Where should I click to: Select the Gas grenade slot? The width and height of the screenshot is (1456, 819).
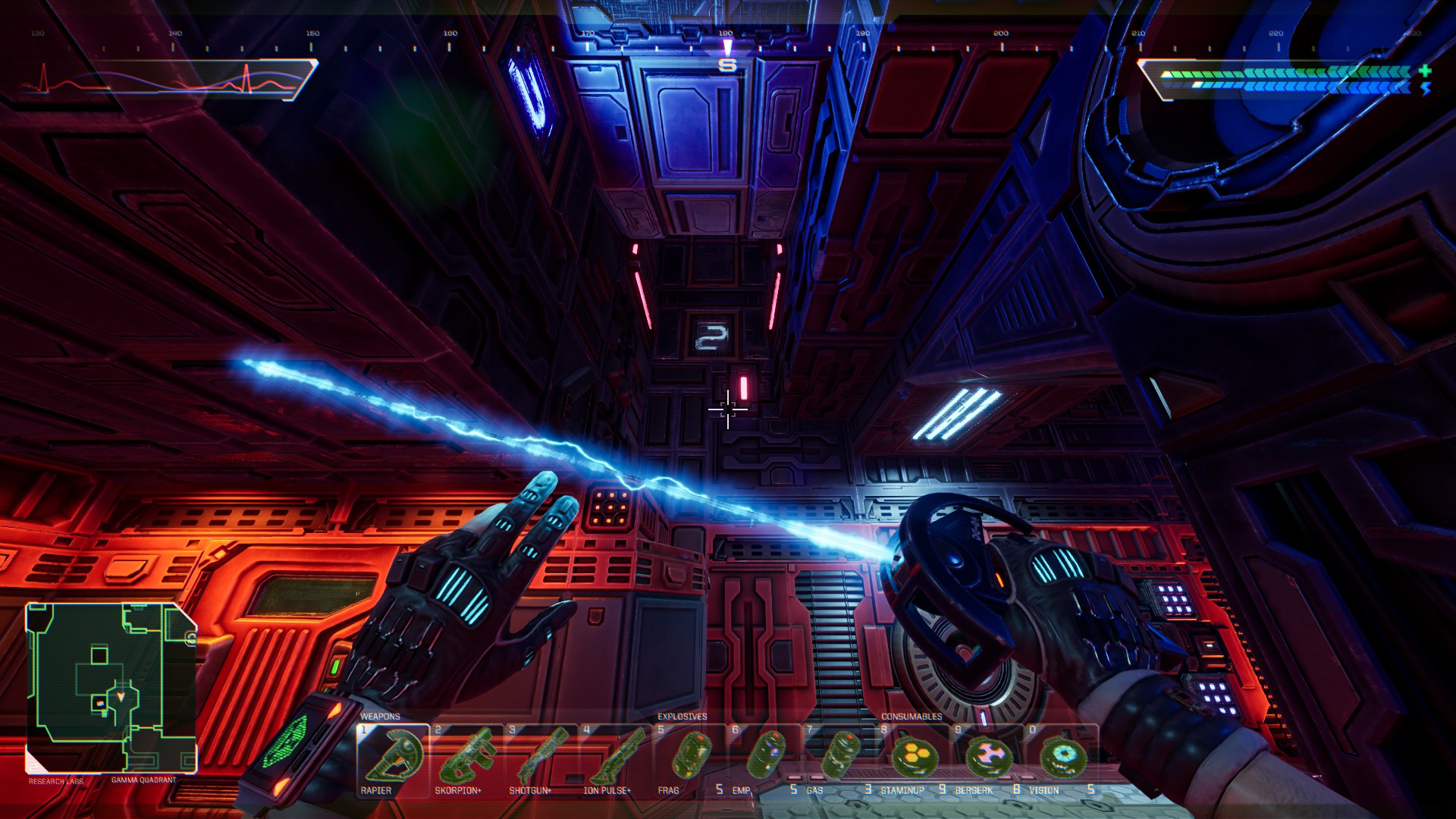(x=838, y=760)
